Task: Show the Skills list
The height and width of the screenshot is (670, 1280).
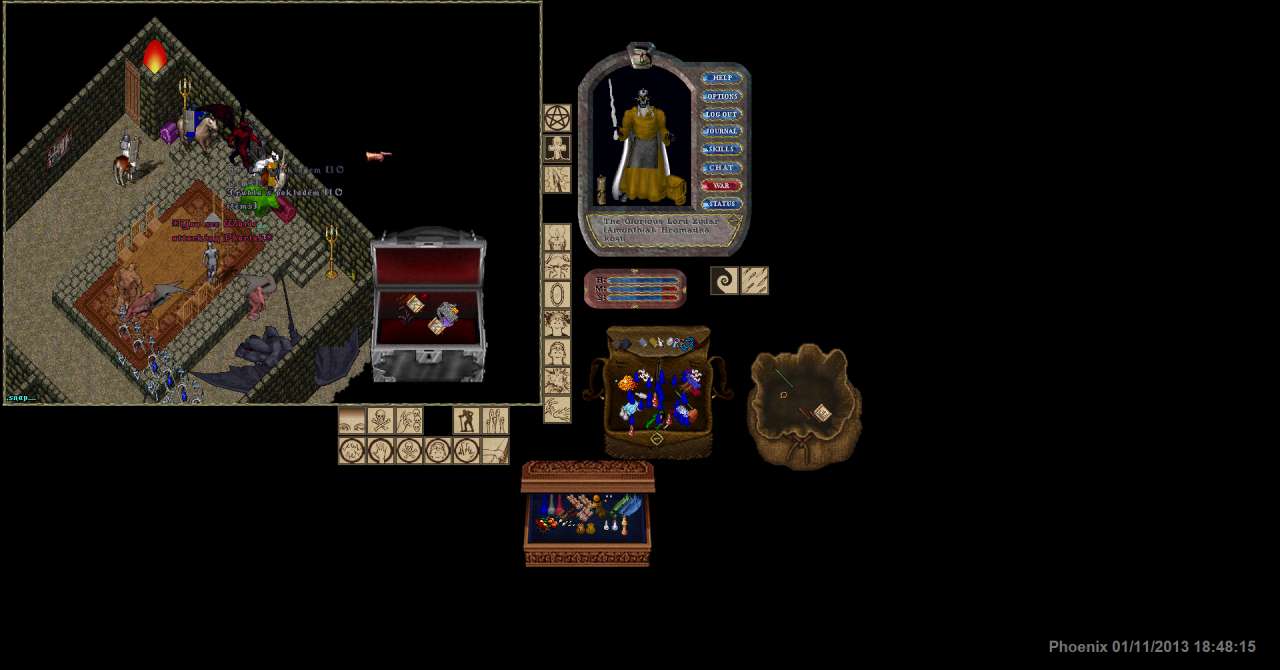Action: coord(721,149)
